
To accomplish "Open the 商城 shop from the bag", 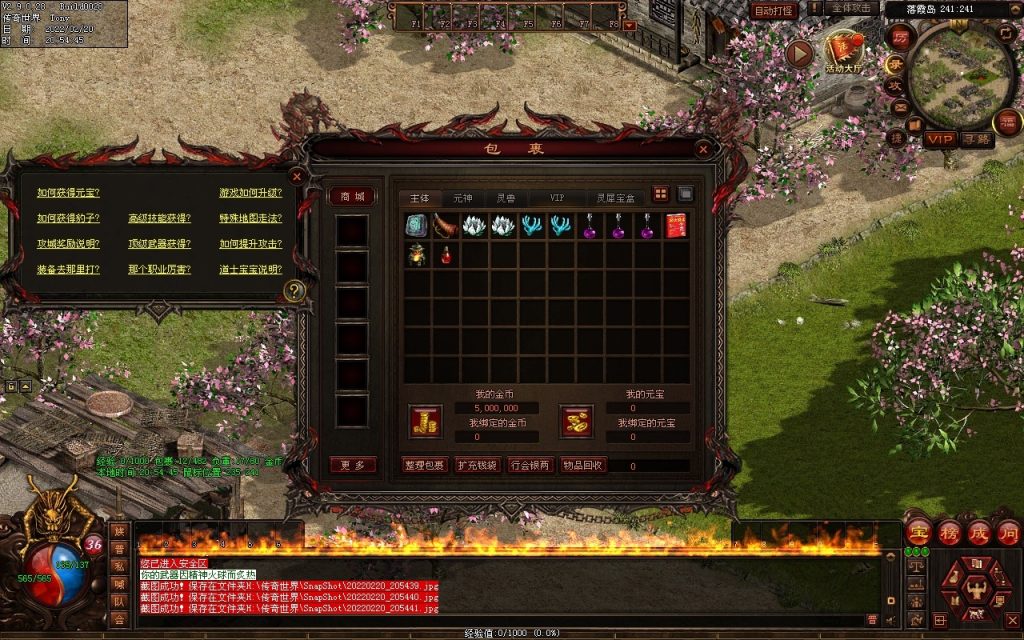I will [352, 196].
